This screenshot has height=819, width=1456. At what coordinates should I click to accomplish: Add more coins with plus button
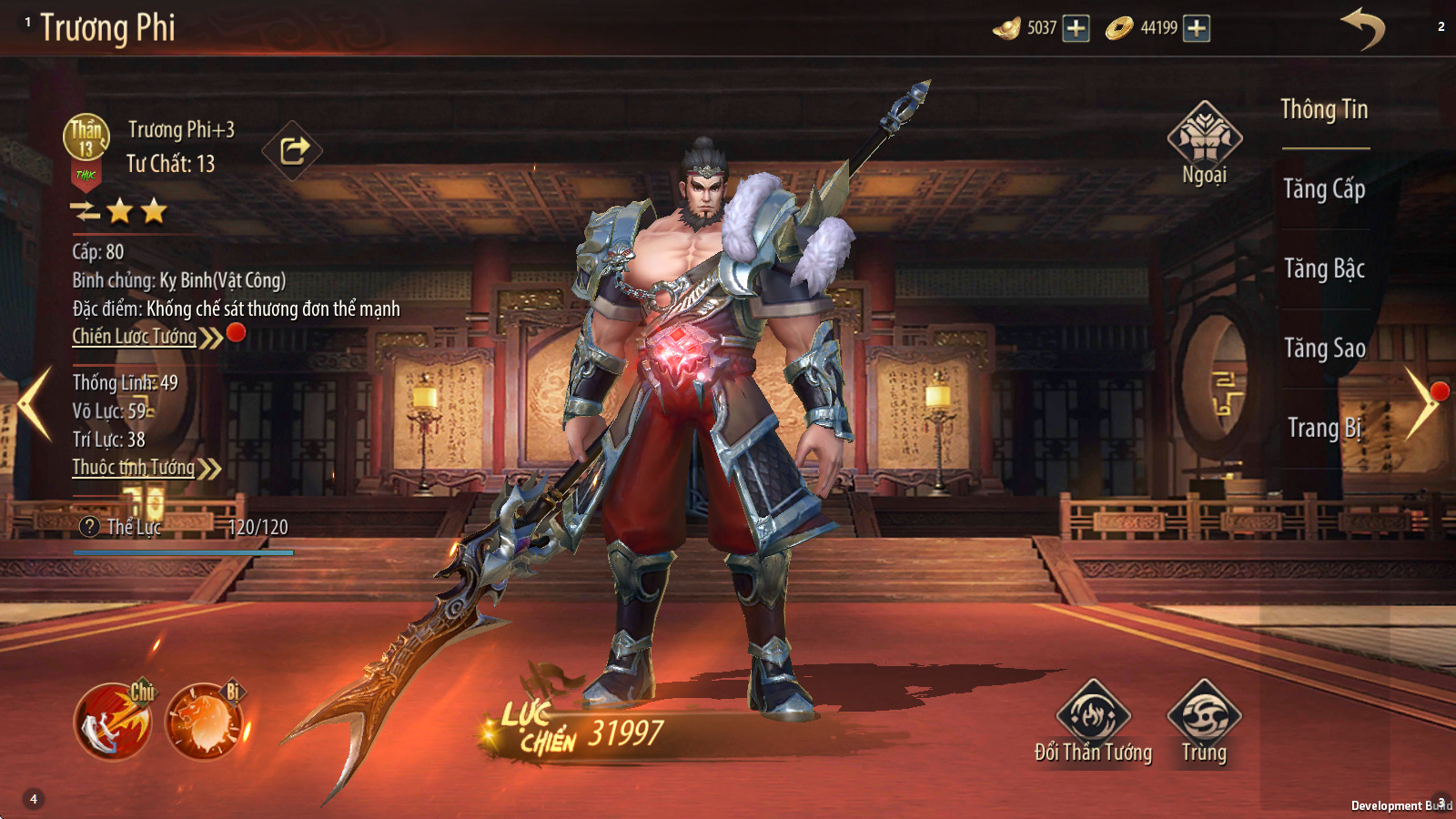(x=1197, y=28)
